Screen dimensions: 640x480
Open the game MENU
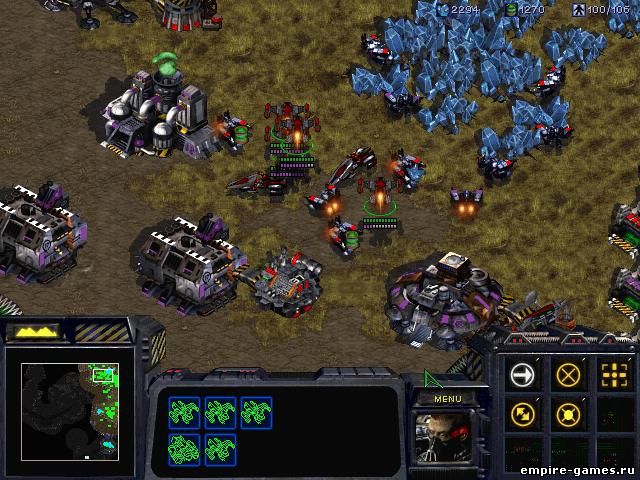pyautogui.click(x=446, y=397)
